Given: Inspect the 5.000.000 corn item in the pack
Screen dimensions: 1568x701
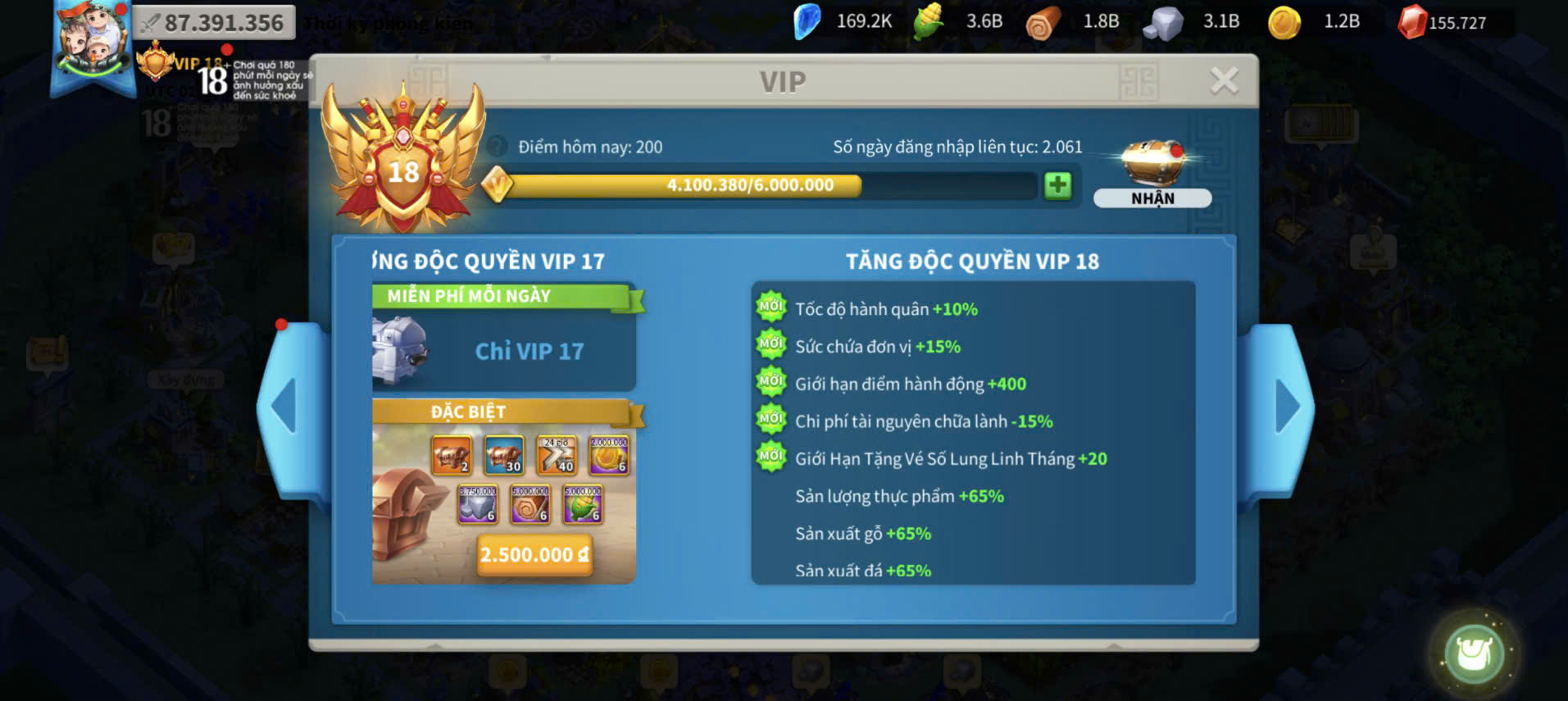Looking at the screenshot, I should pyautogui.click(x=583, y=503).
